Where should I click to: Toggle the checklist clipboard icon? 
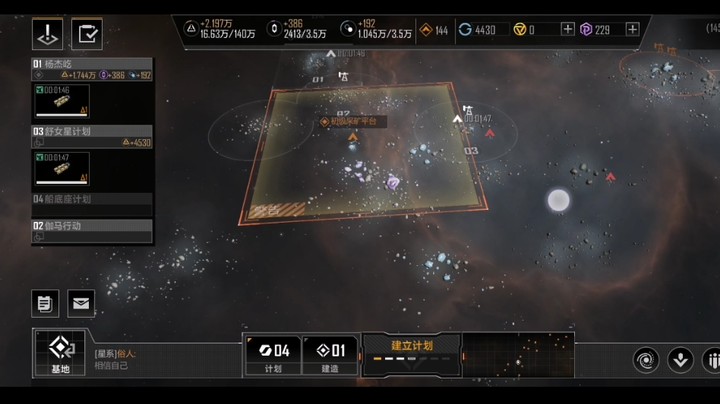88,35
